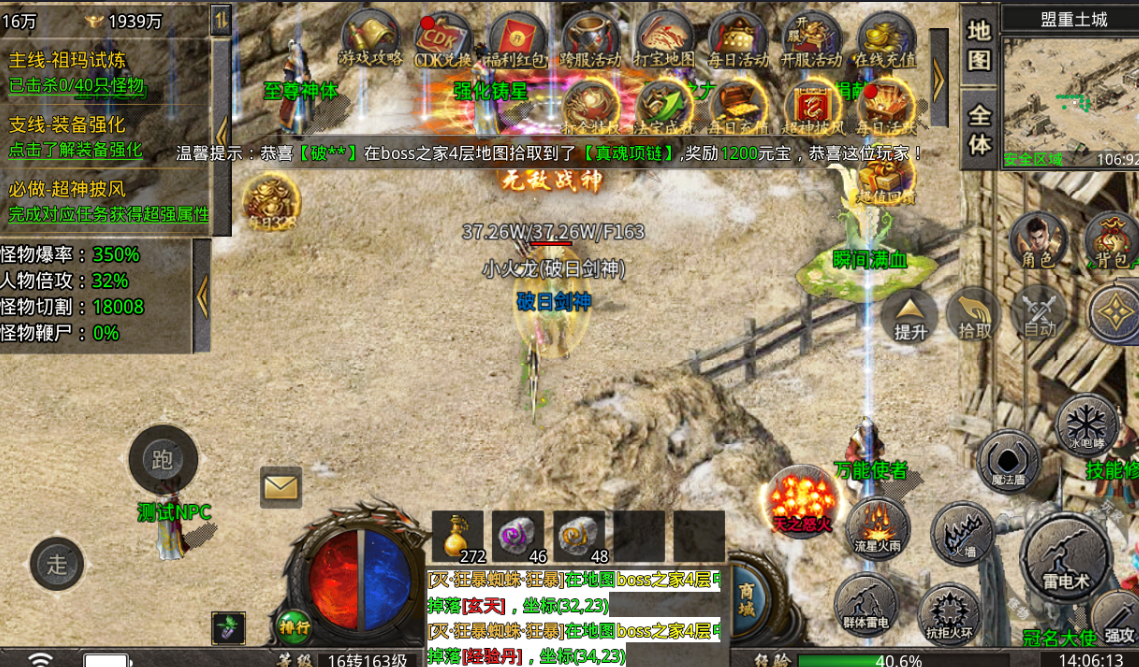Open the 打宝地图 treasure map icon
The image size is (1139, 667).
[664, 40]
